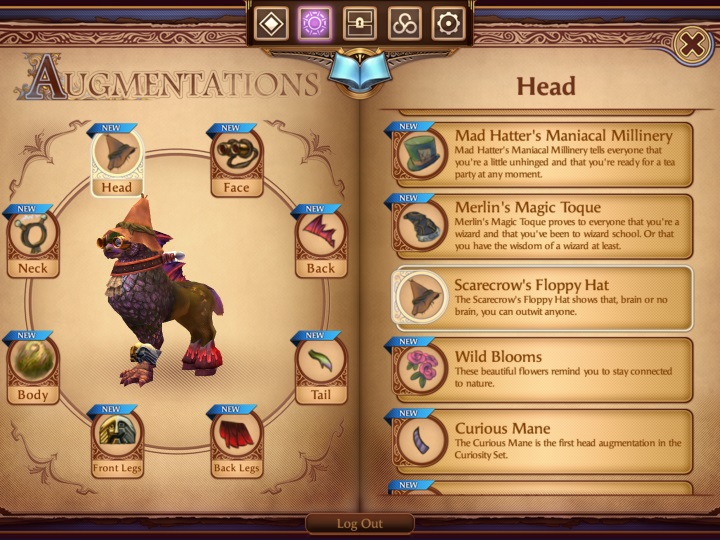Open the Body augmentation slot
The width and height of the screenshot is (720, 540).
click(x=33, y=366)
